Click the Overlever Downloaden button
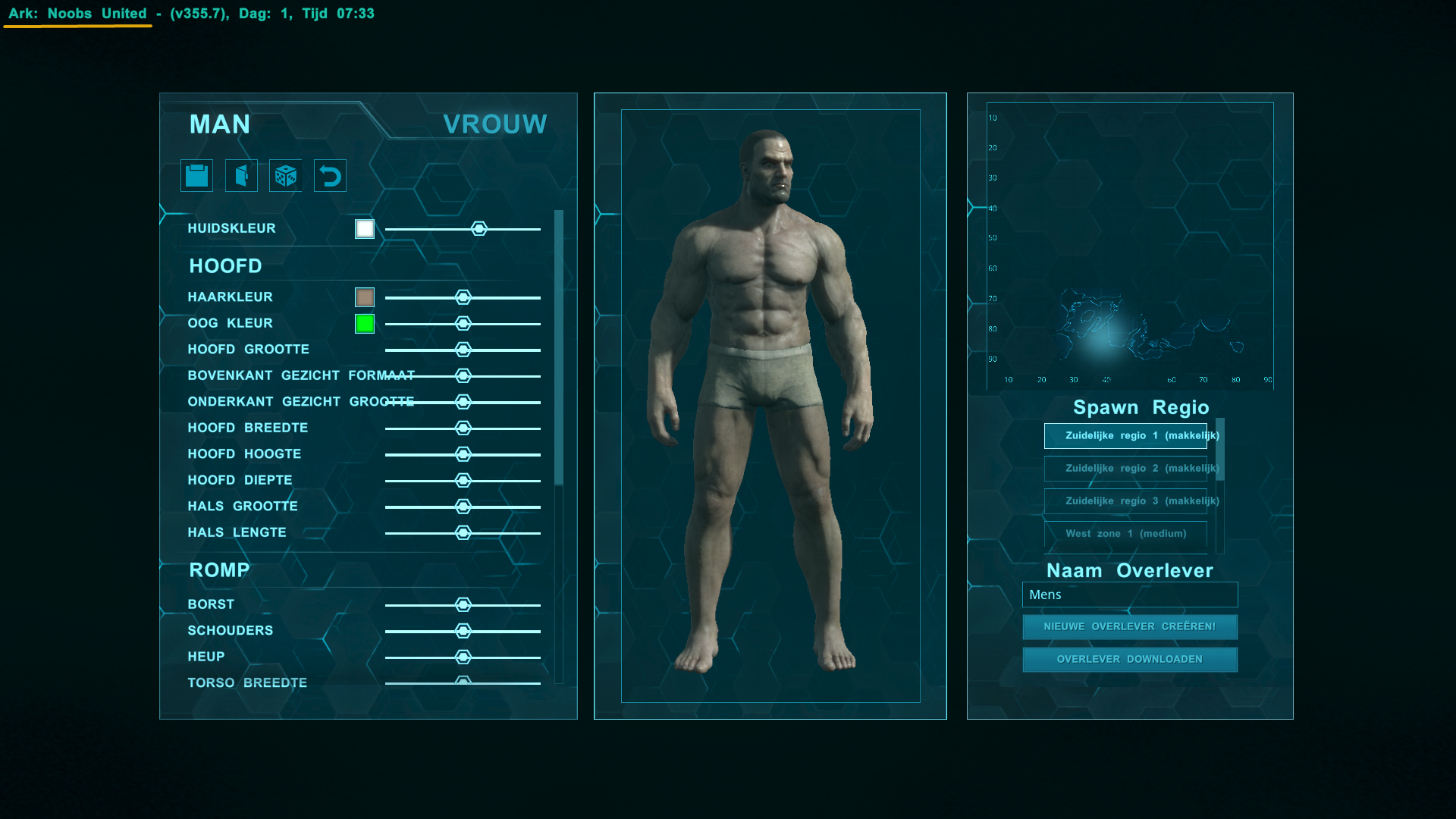This screenshot has height=819, width=1456. pos(1130,660)
